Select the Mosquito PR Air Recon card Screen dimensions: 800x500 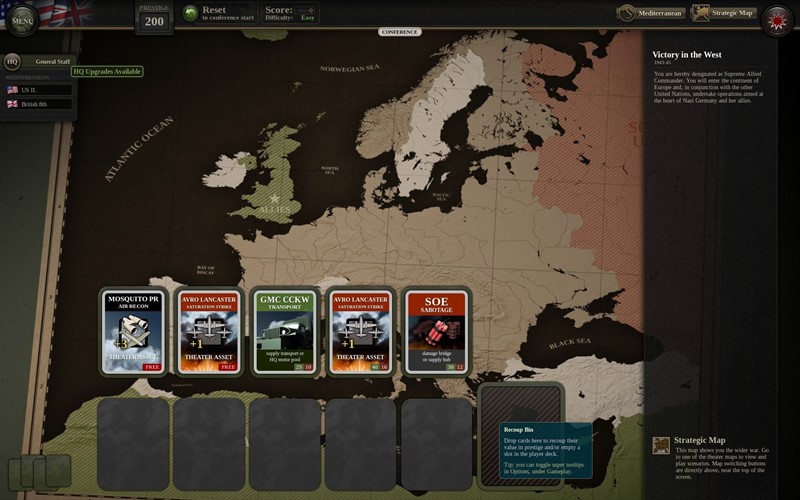133,331
